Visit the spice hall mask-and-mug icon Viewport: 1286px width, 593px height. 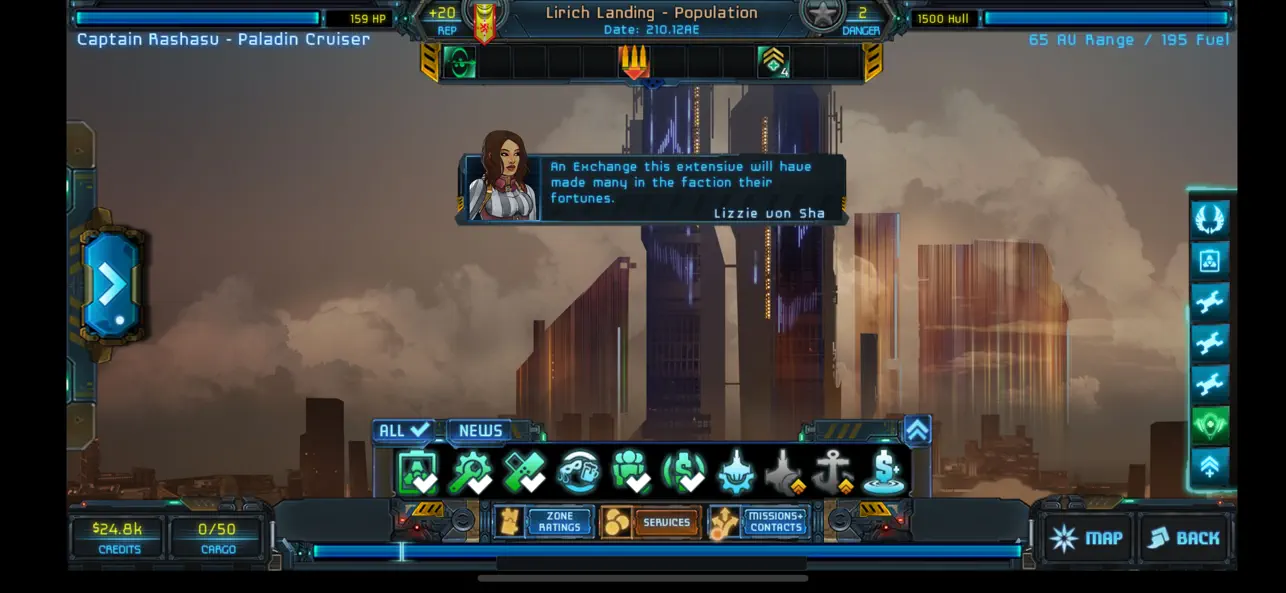point(578,472)
